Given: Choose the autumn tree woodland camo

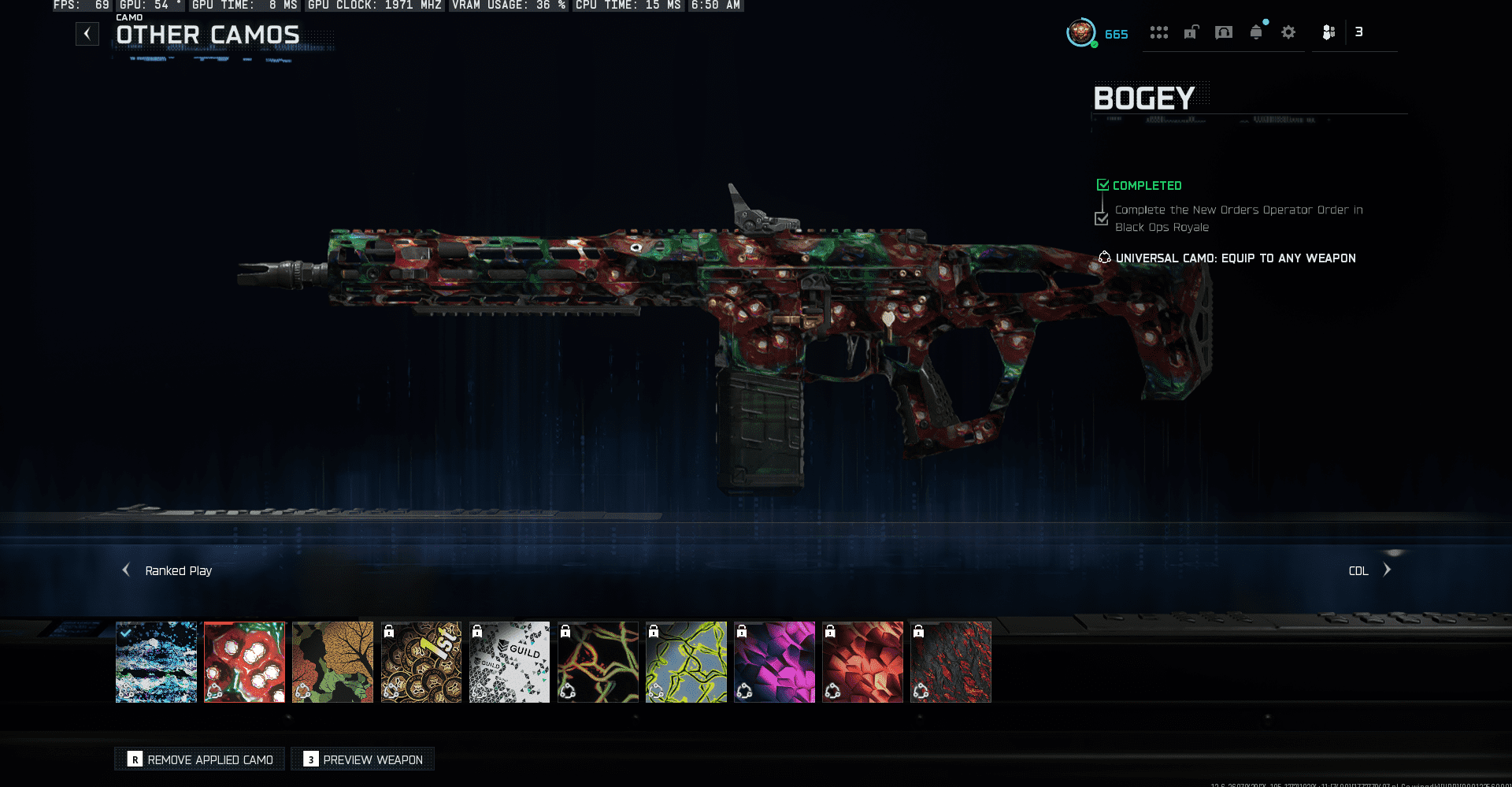Looking at the screenshot, I should [333, 662].
